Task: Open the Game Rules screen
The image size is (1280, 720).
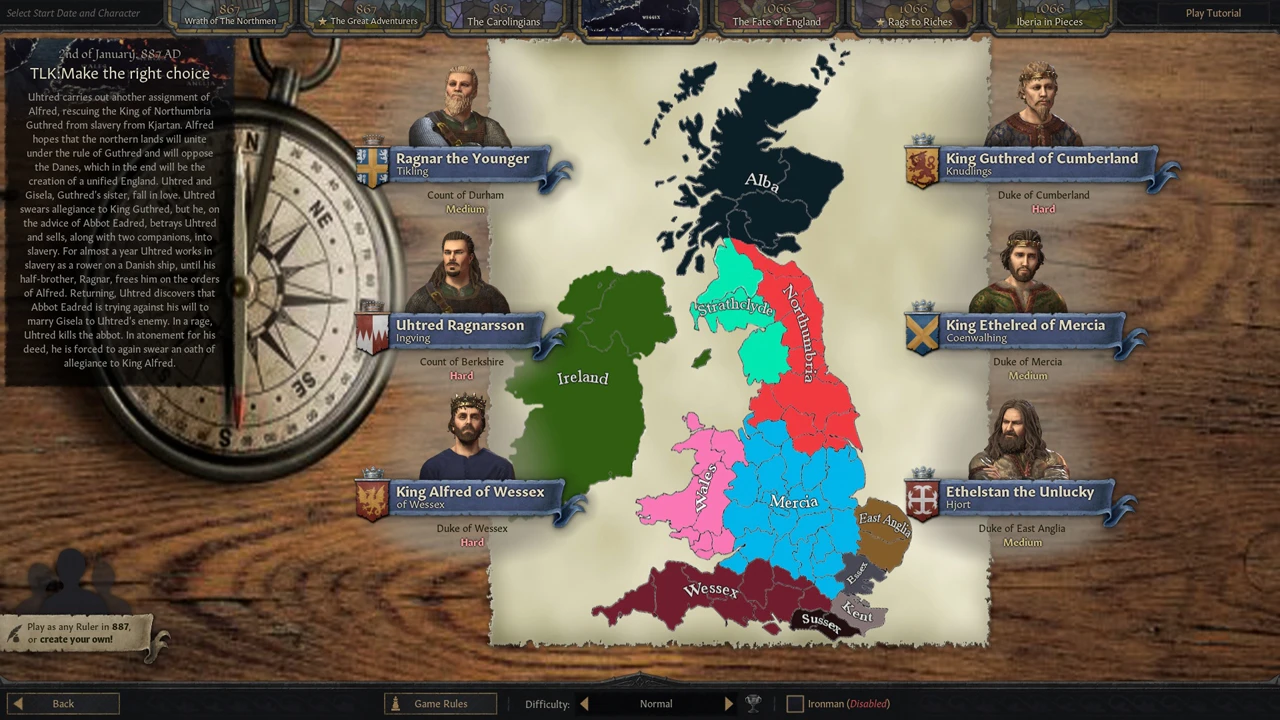Action: click(440, 703)
